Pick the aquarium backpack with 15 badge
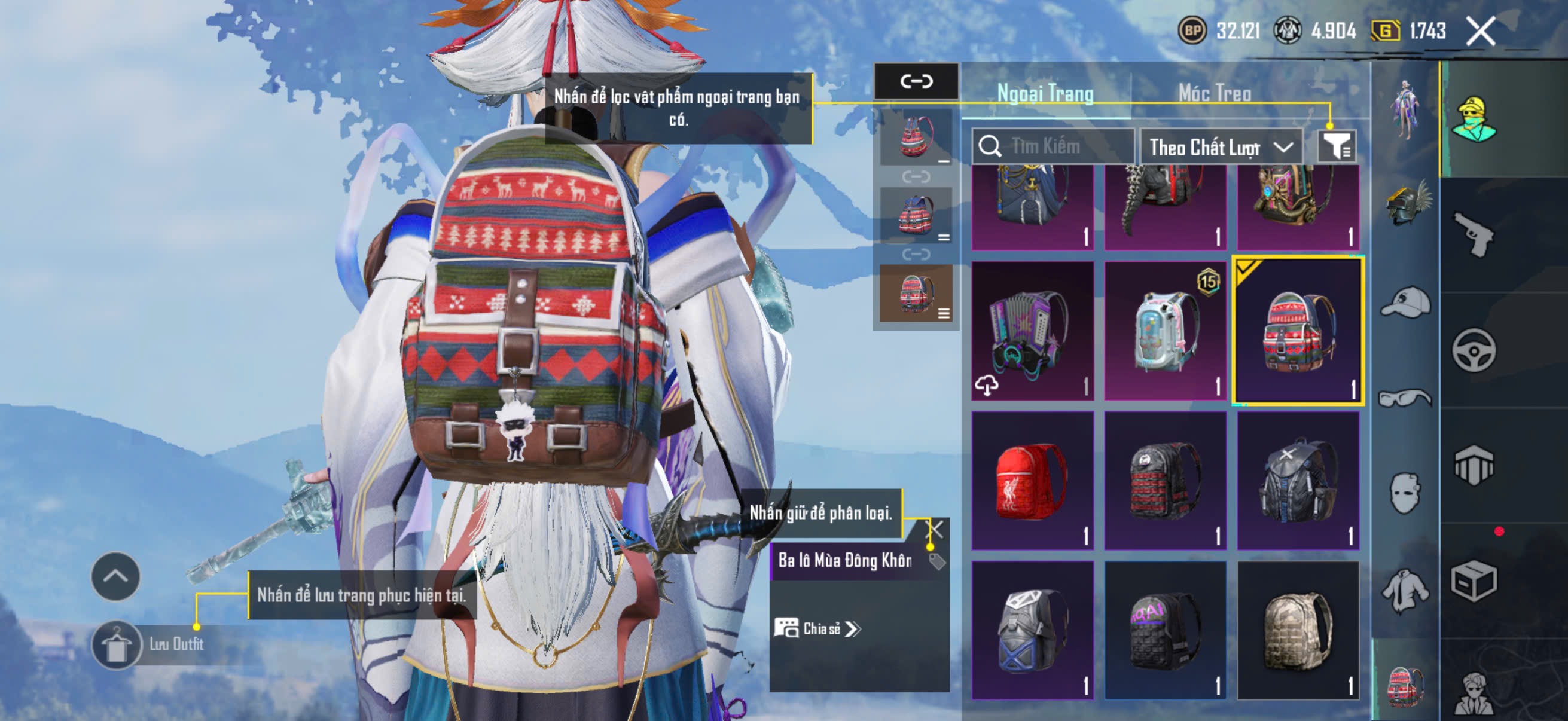 click(x=1165, y=331)
